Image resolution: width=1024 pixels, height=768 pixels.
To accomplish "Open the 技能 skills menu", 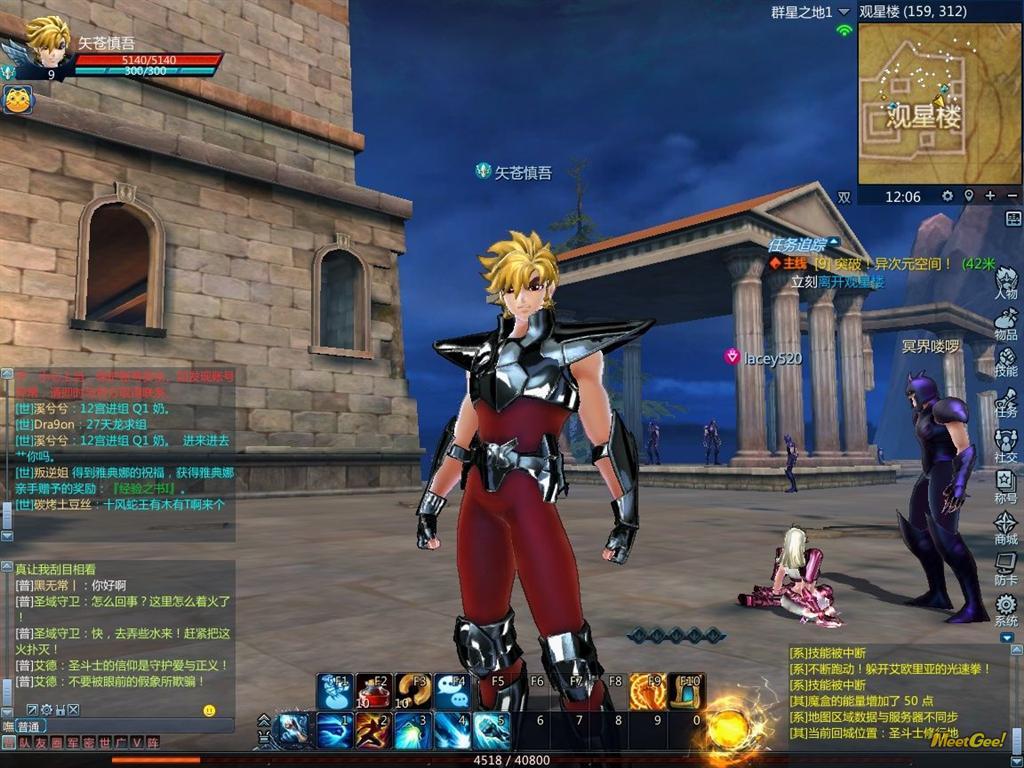I will [x=1006, y=360].
